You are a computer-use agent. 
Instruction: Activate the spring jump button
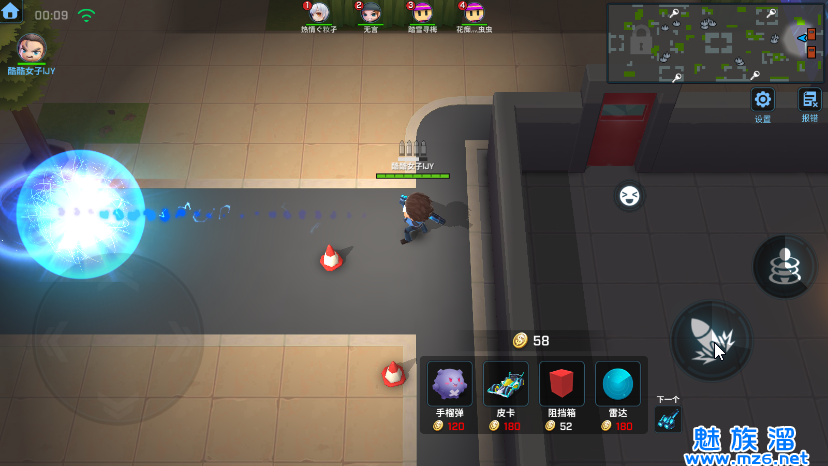pos(784,265)
